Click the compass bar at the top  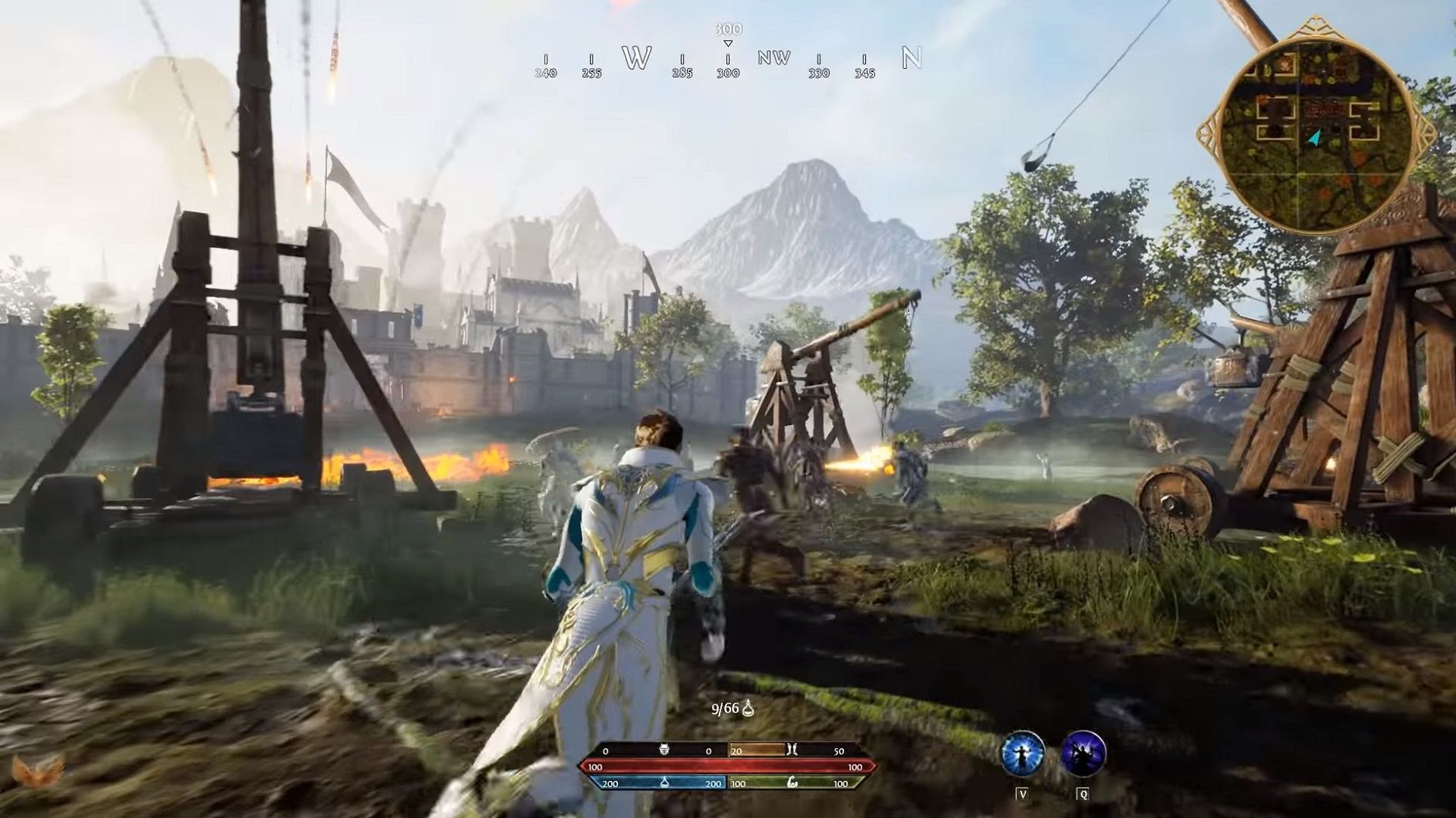[x=728, y=59]
